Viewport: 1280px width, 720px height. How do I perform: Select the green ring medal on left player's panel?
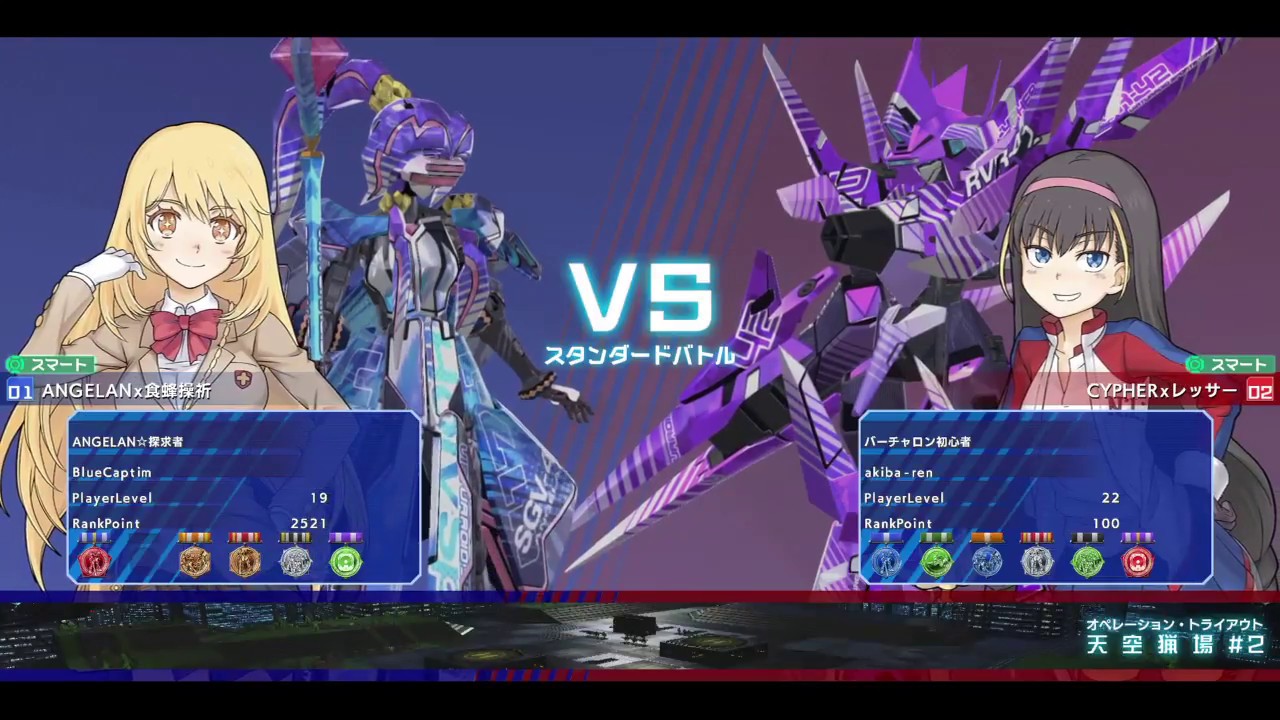pos(346,561)
